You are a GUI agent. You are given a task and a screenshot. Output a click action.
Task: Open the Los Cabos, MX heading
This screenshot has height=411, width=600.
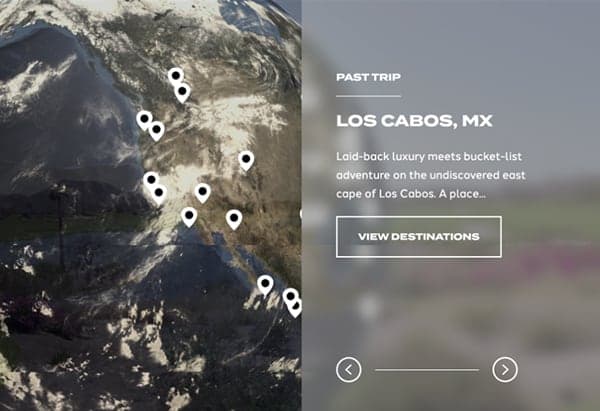(x=414, y=122)
